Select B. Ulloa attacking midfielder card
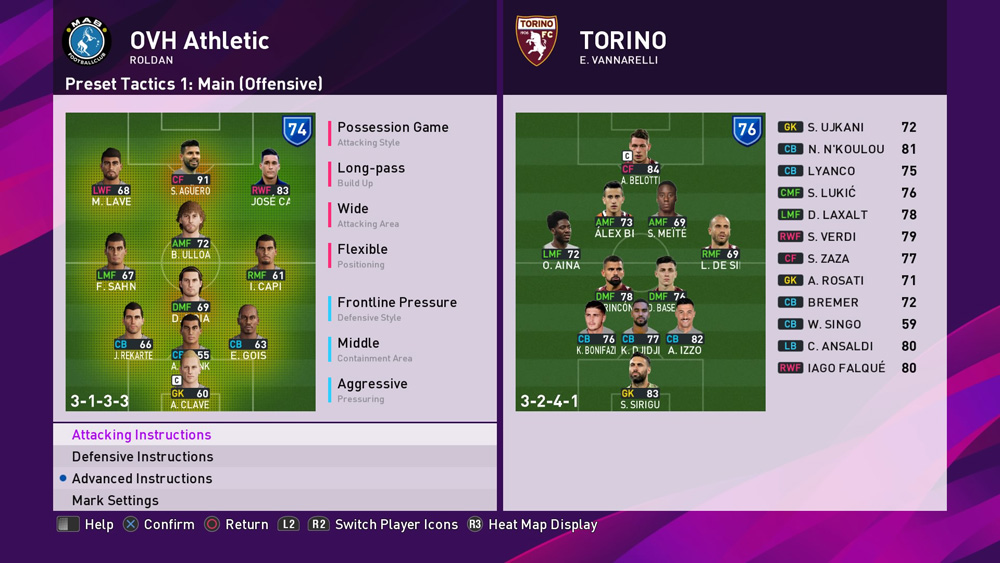 tap(190, 230)
